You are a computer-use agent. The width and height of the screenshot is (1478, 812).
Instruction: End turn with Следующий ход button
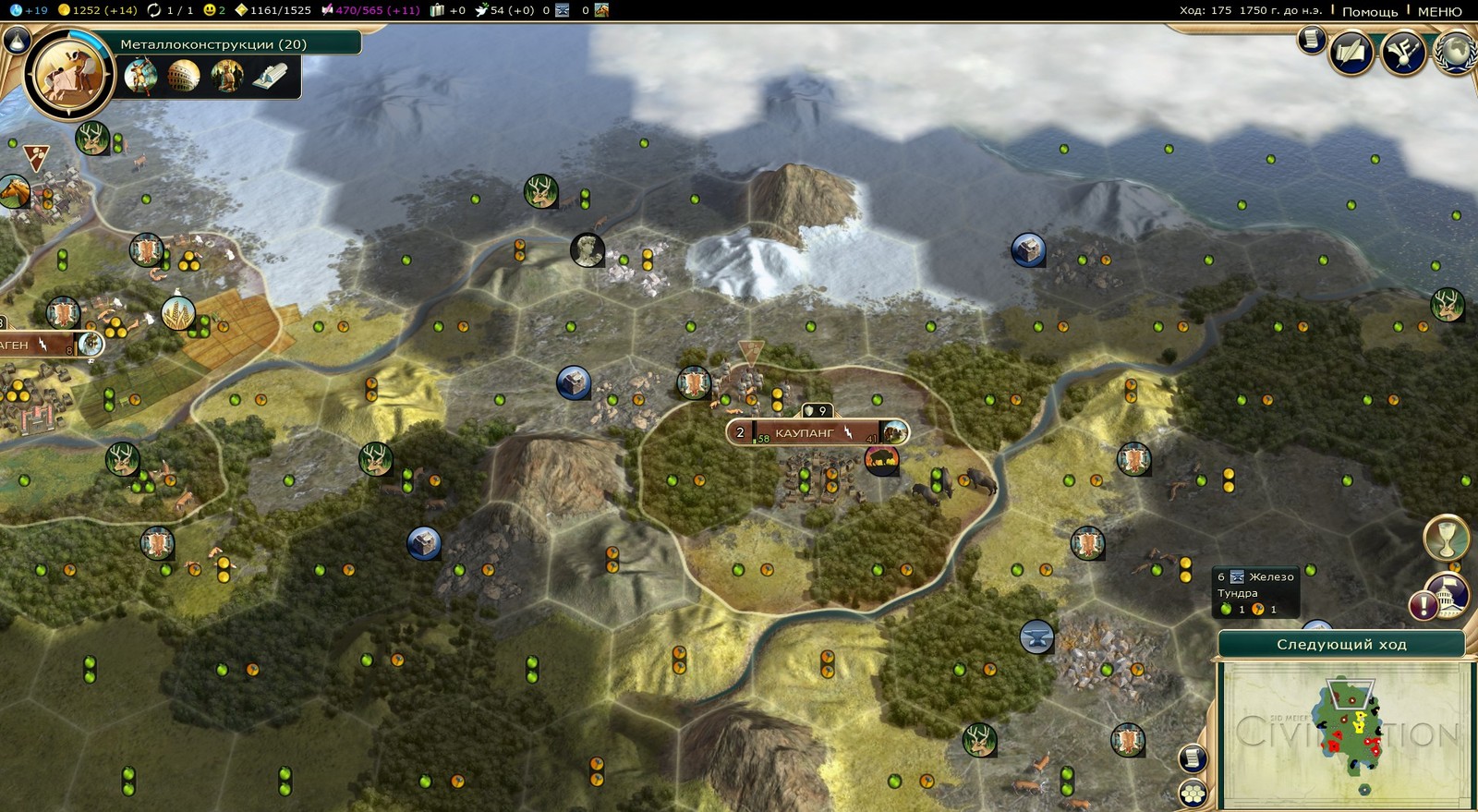[1340, 644]
